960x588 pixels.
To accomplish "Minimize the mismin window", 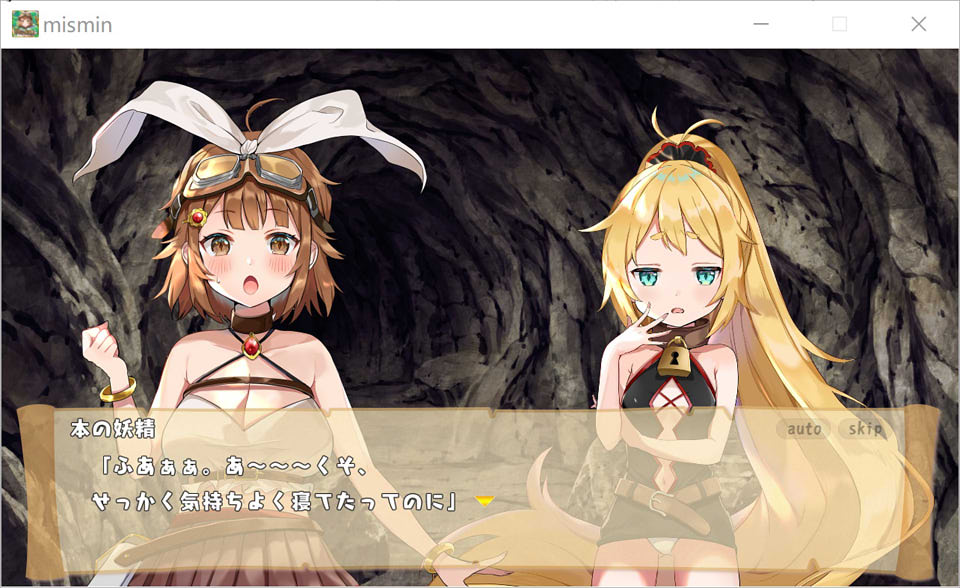I will (x=762, y=24).
